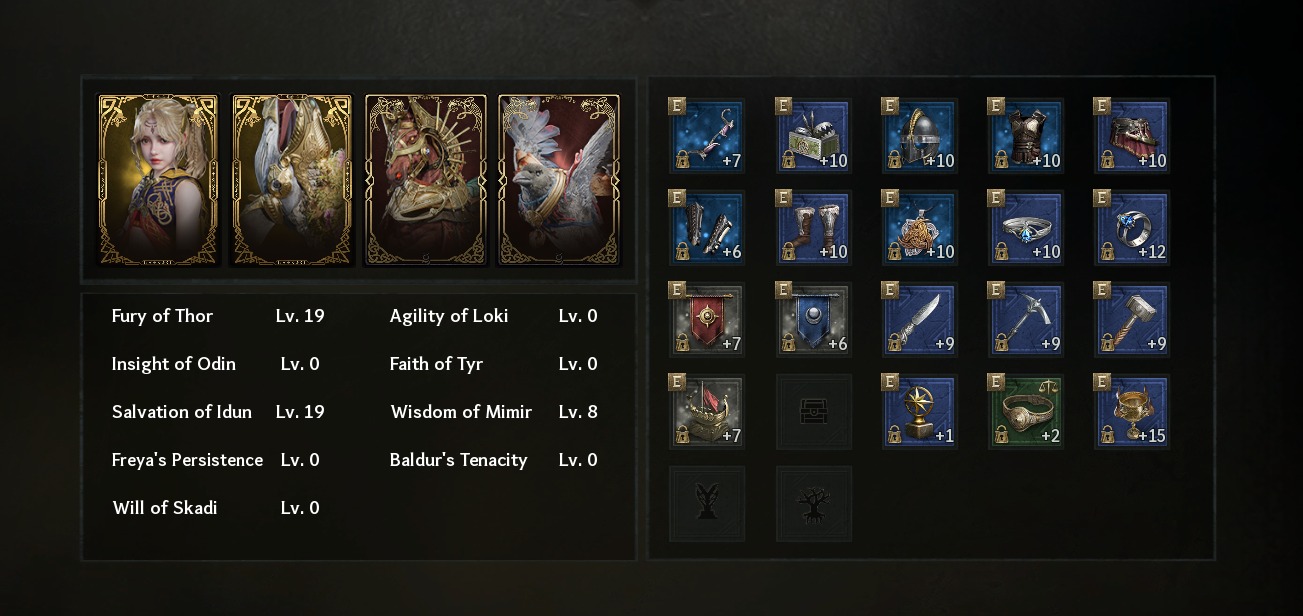Image resolution: width=1303 pixels, height=616 pixels.
Task: Inspect the +15 golden chalice slot
Action: pos(1131,412)
